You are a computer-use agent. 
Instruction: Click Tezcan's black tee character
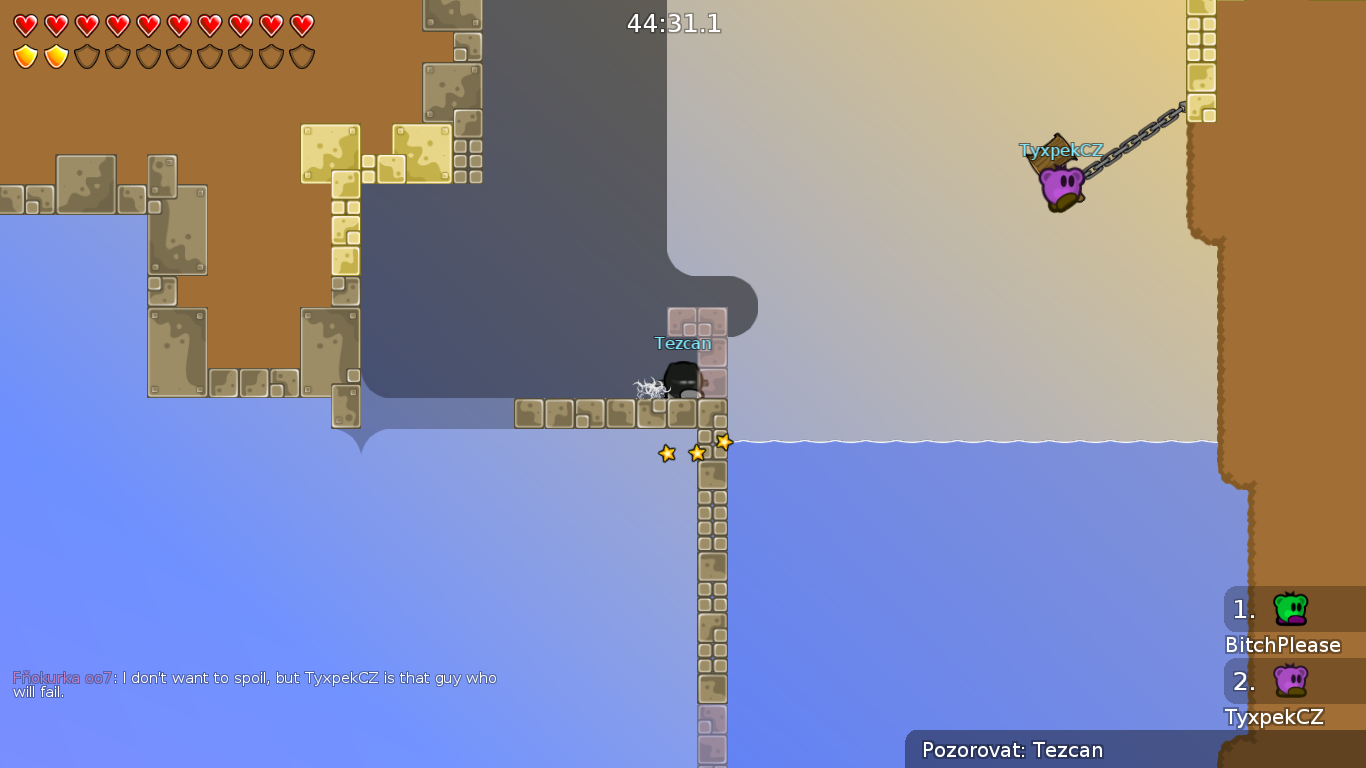pyautogui.click(x=683, y=380)
